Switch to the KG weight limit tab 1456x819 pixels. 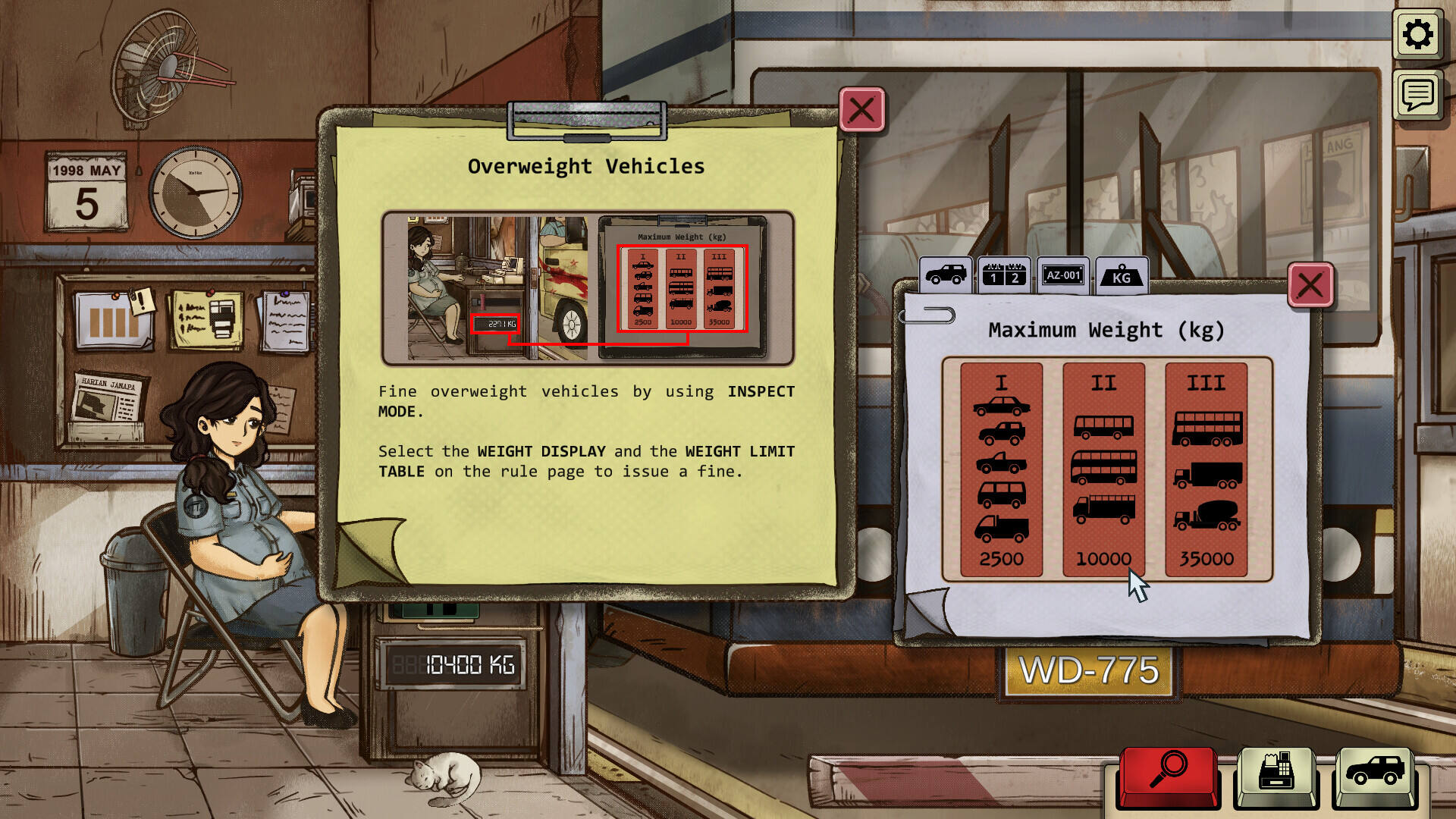tap(1122, 275)
